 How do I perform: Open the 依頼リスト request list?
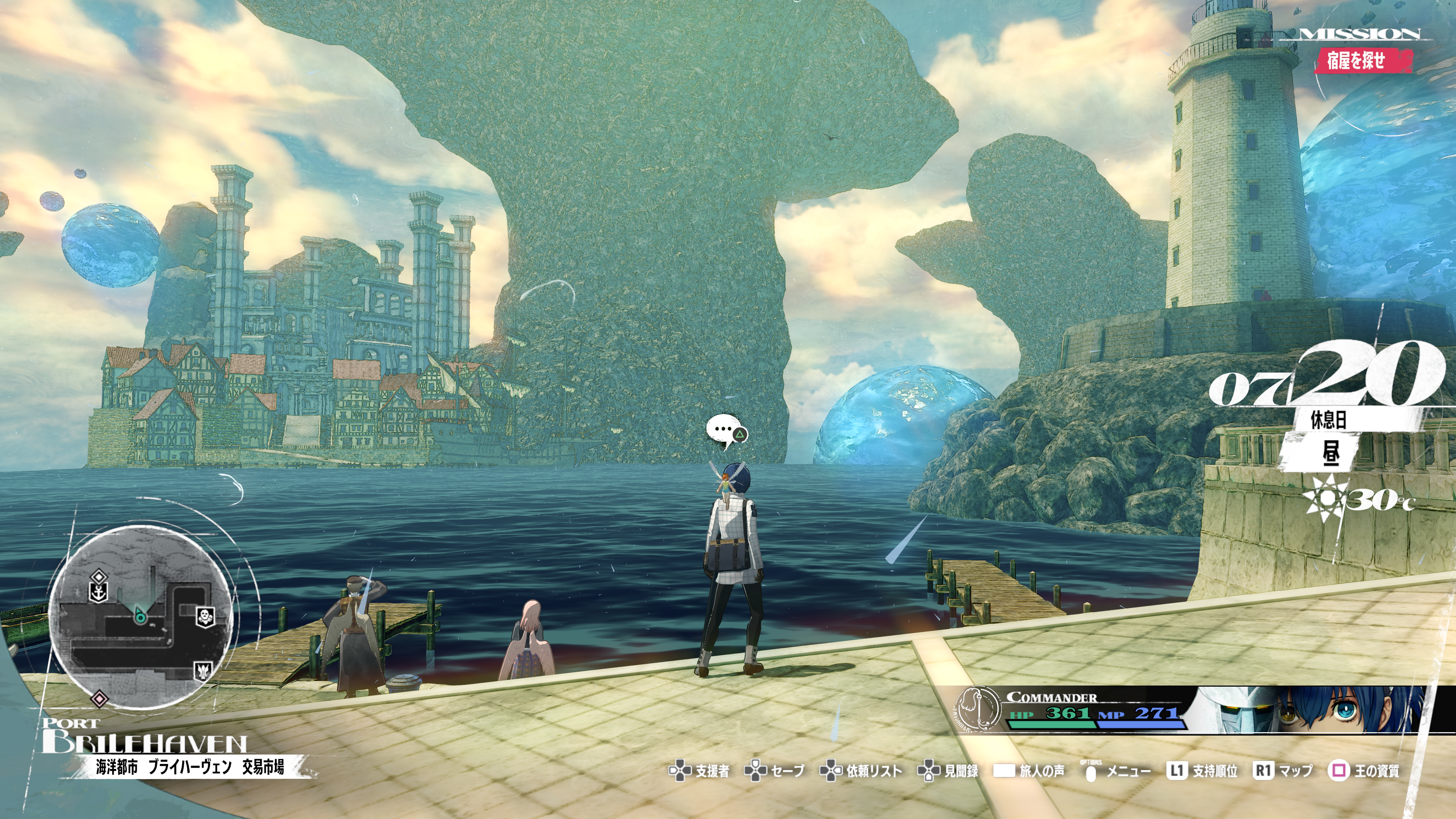(x=861, y=771)
